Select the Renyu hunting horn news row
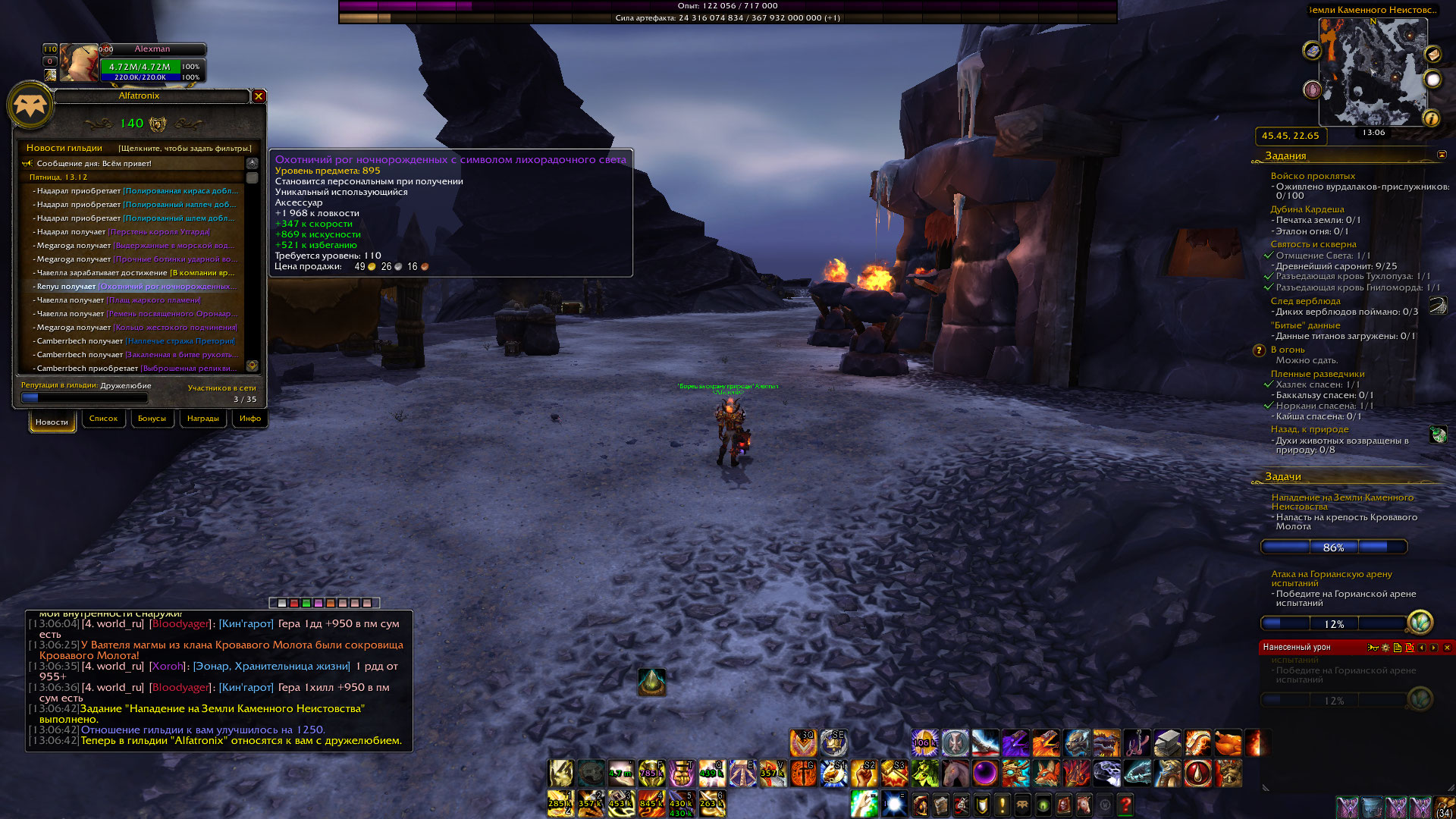Image resolution: width=1456 pixels, height=819 pixels. [x=136, y=287]
